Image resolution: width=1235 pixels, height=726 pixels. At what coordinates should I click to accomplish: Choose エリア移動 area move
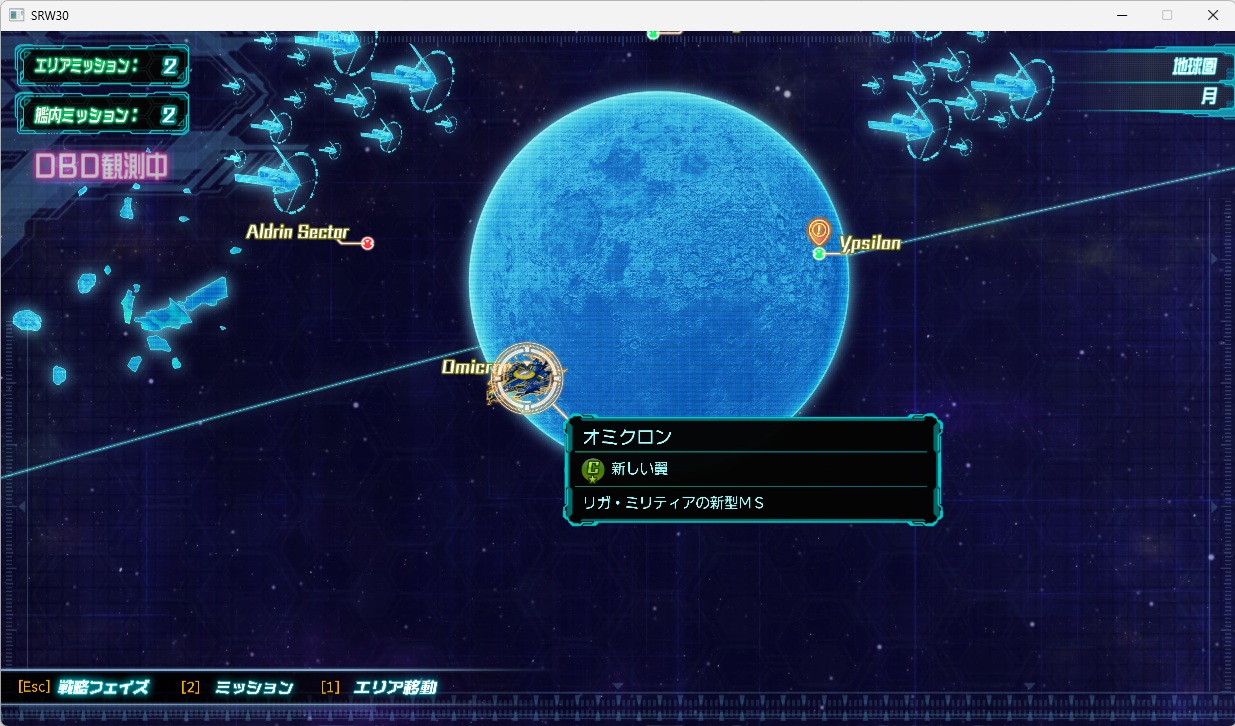pyautogui.click(x=394, y=688)
